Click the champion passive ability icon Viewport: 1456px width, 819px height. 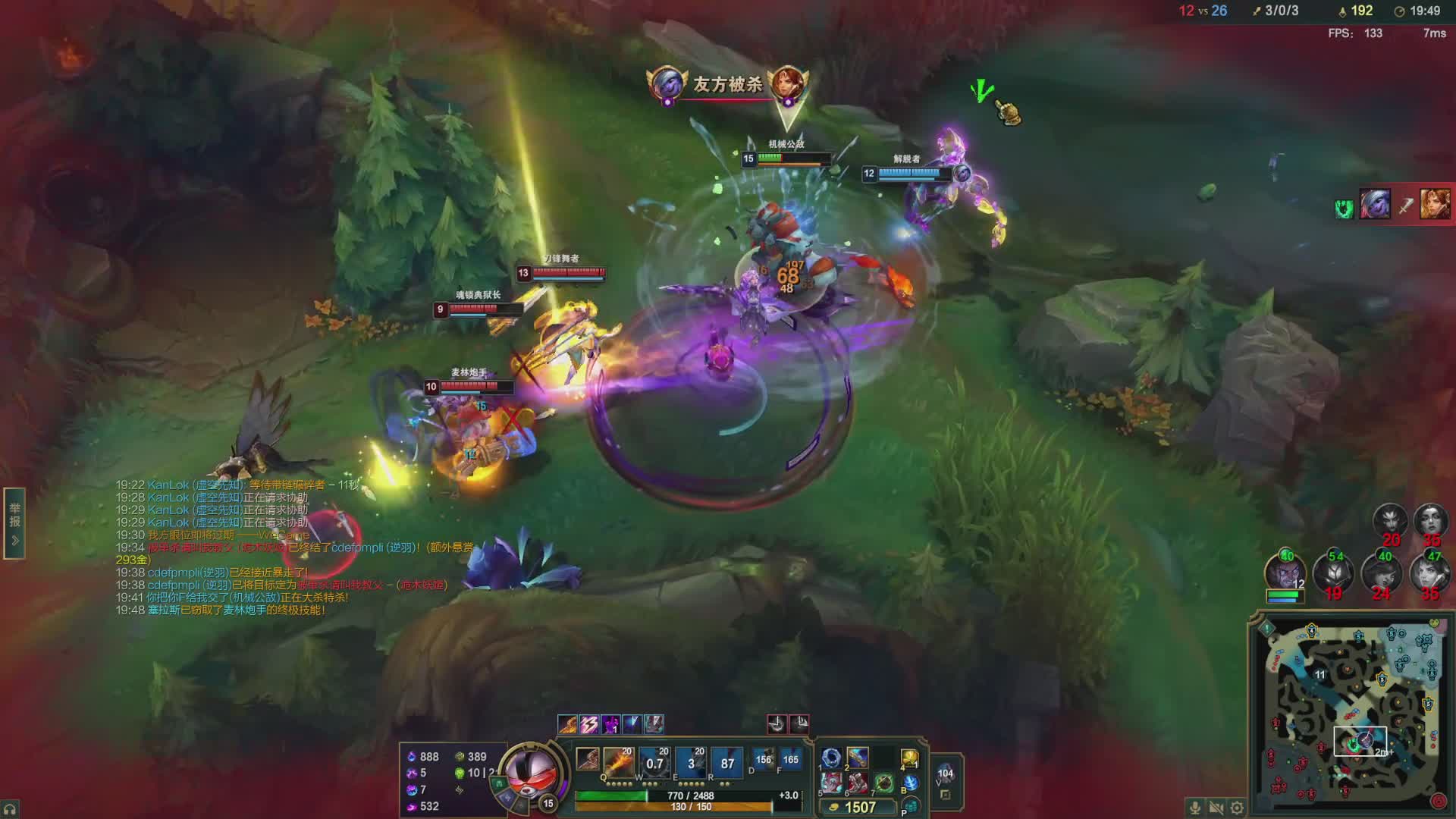coord(587,758)
